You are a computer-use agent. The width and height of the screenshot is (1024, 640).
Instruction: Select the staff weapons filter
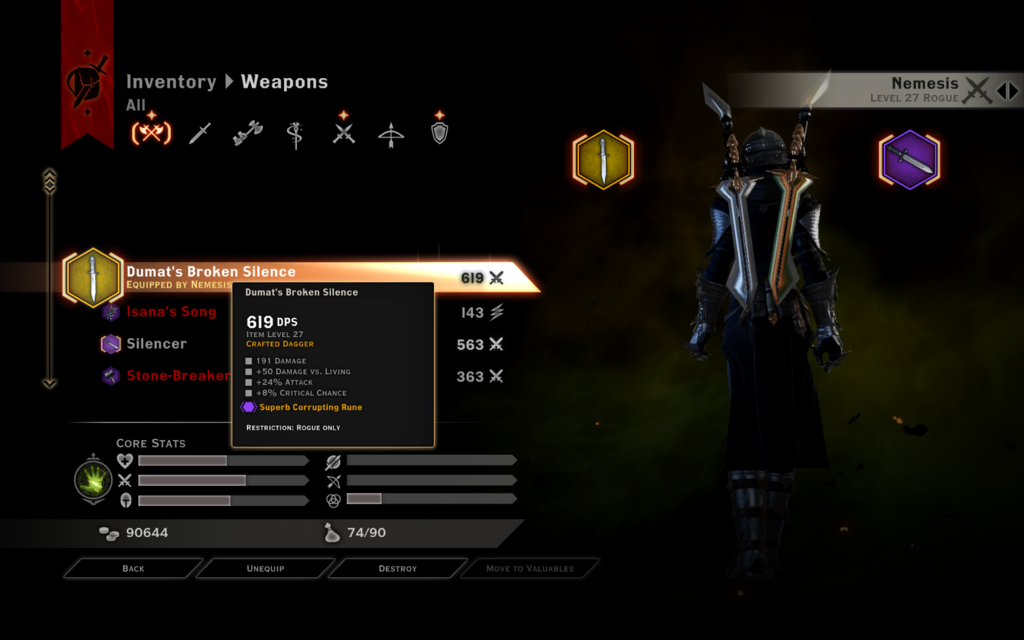[295, 133]
